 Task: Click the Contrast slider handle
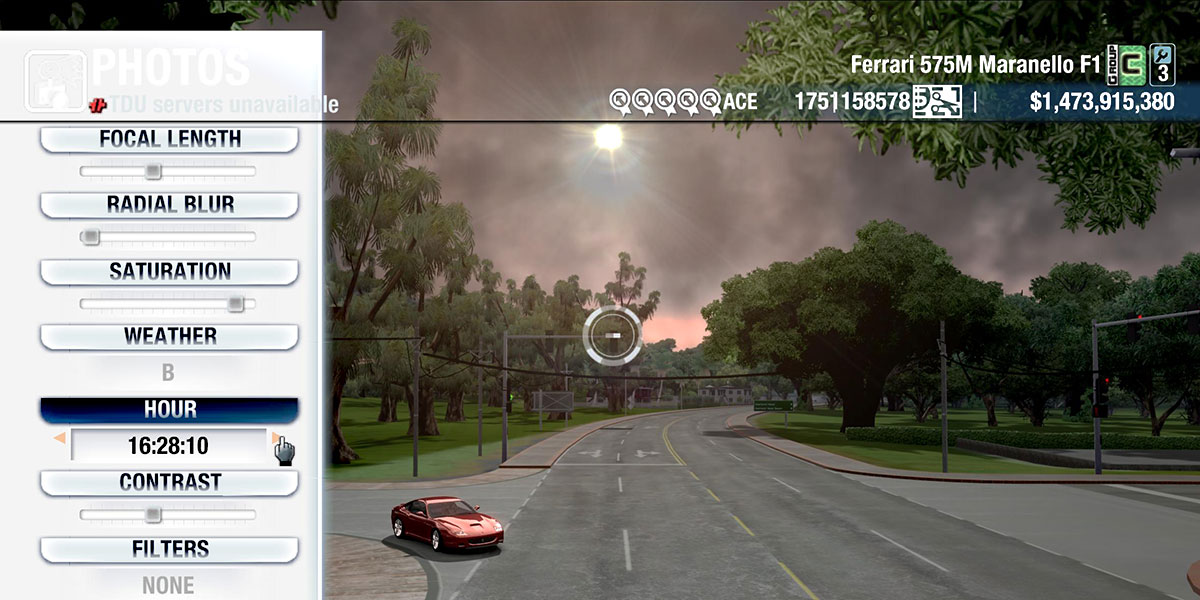coord(152,514)
